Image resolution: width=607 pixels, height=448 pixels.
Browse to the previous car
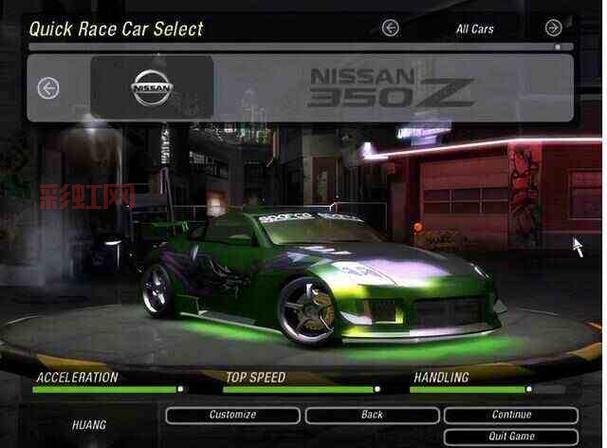coord(48,88)
